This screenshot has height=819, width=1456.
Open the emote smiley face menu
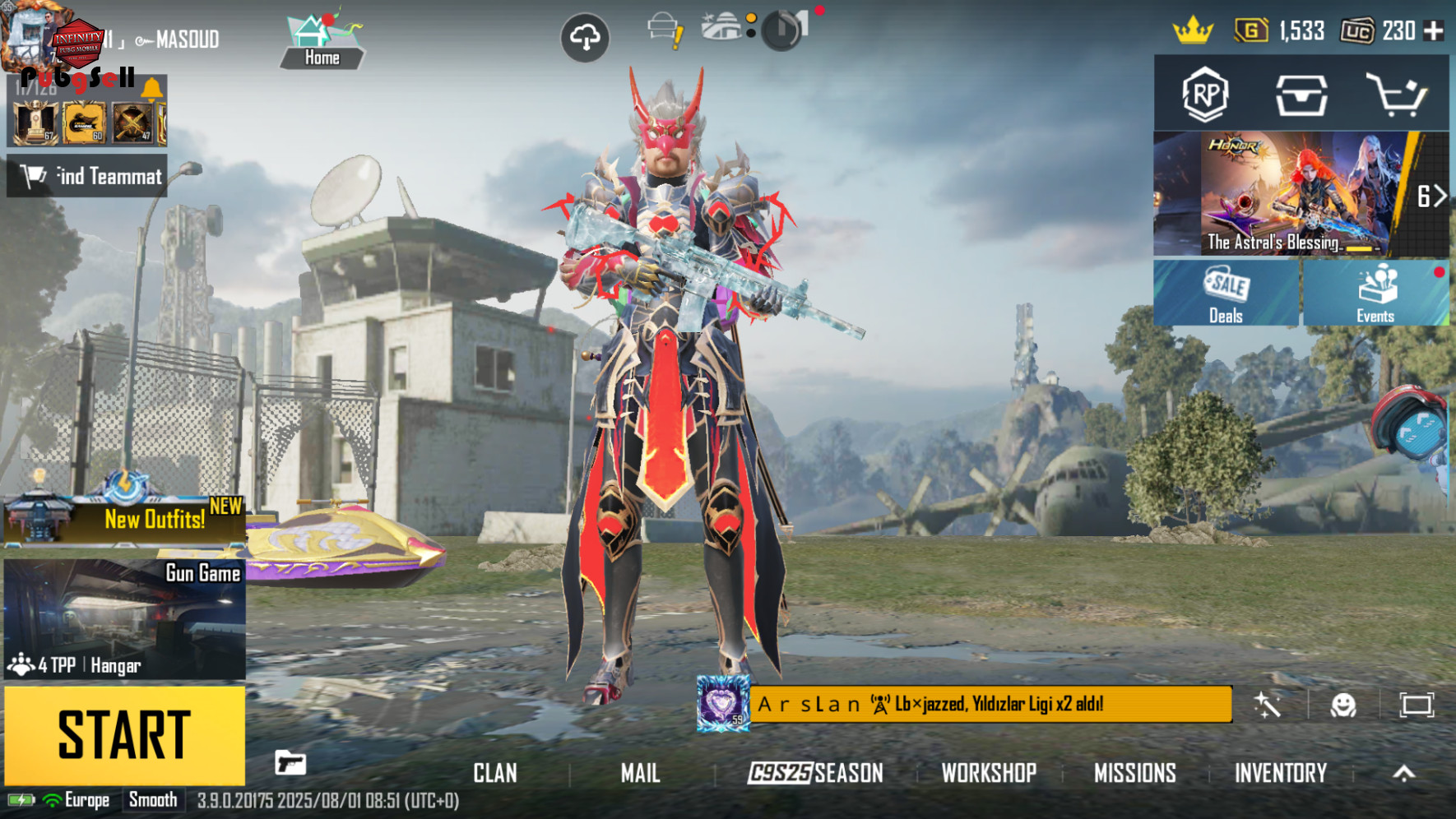(1342, 705)
